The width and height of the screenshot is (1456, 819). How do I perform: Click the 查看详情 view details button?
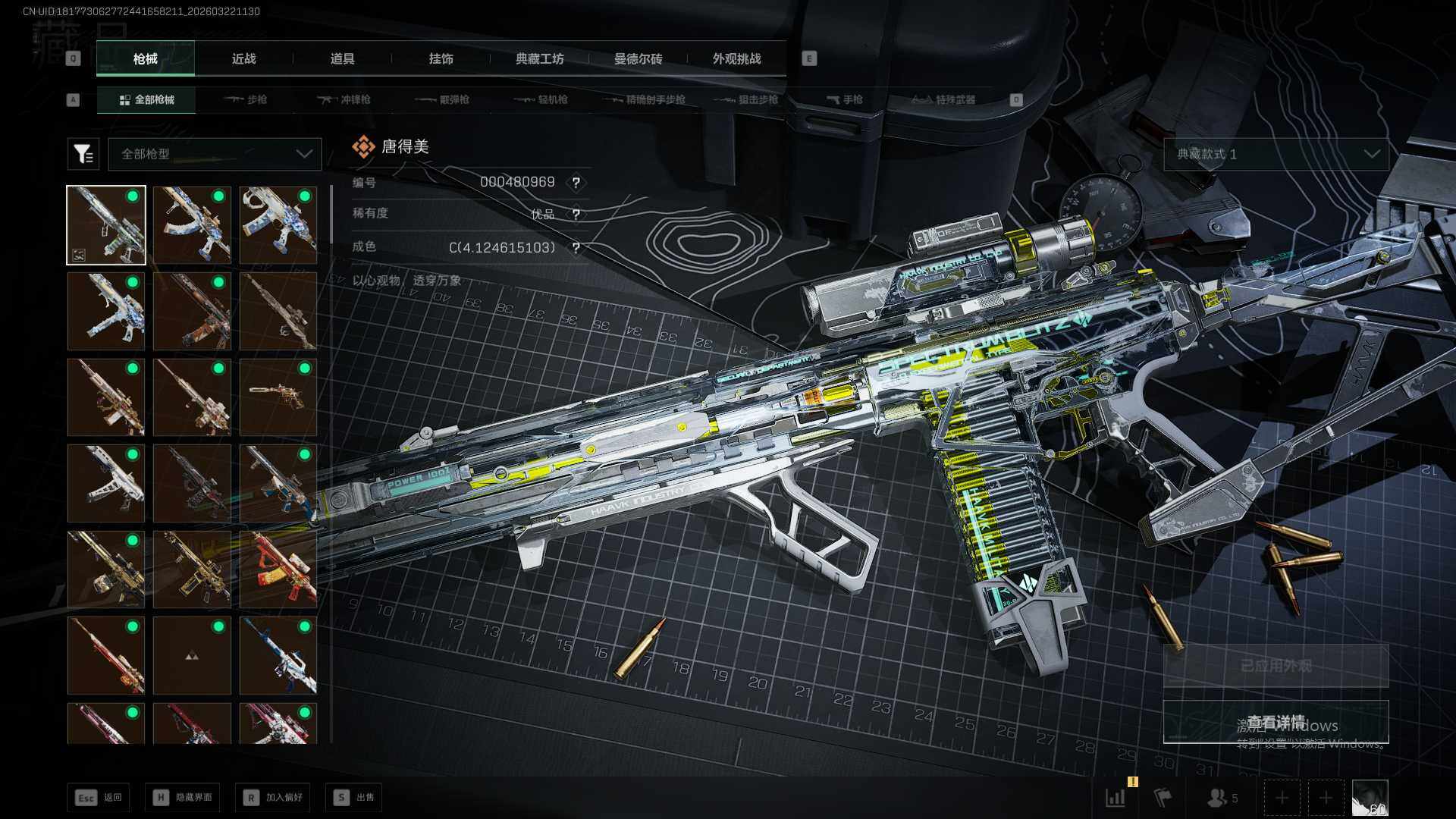click(x=1276, y=722)
